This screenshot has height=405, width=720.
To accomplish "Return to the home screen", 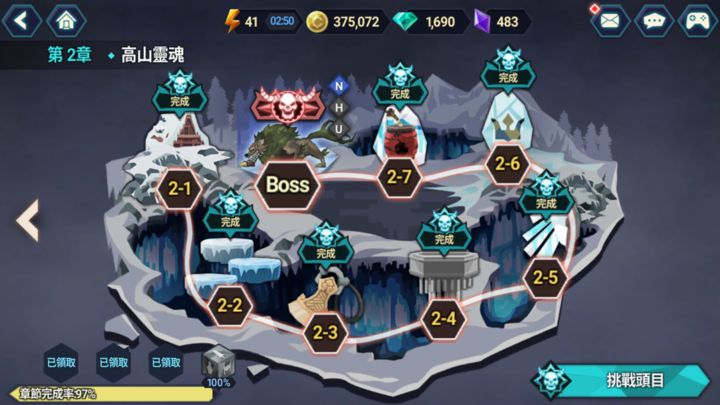I will pyautogui.click(x=66, y=19).
